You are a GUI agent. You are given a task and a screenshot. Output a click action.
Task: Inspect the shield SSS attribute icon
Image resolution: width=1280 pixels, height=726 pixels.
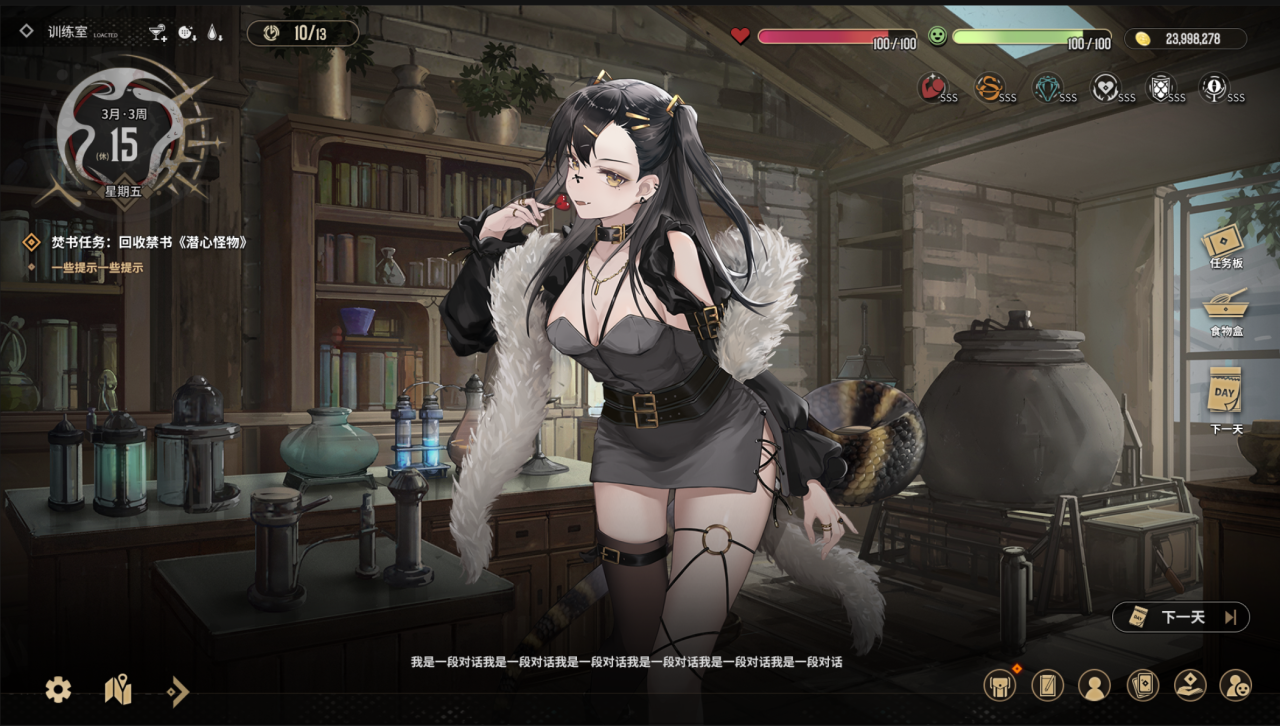[1163, 88]
